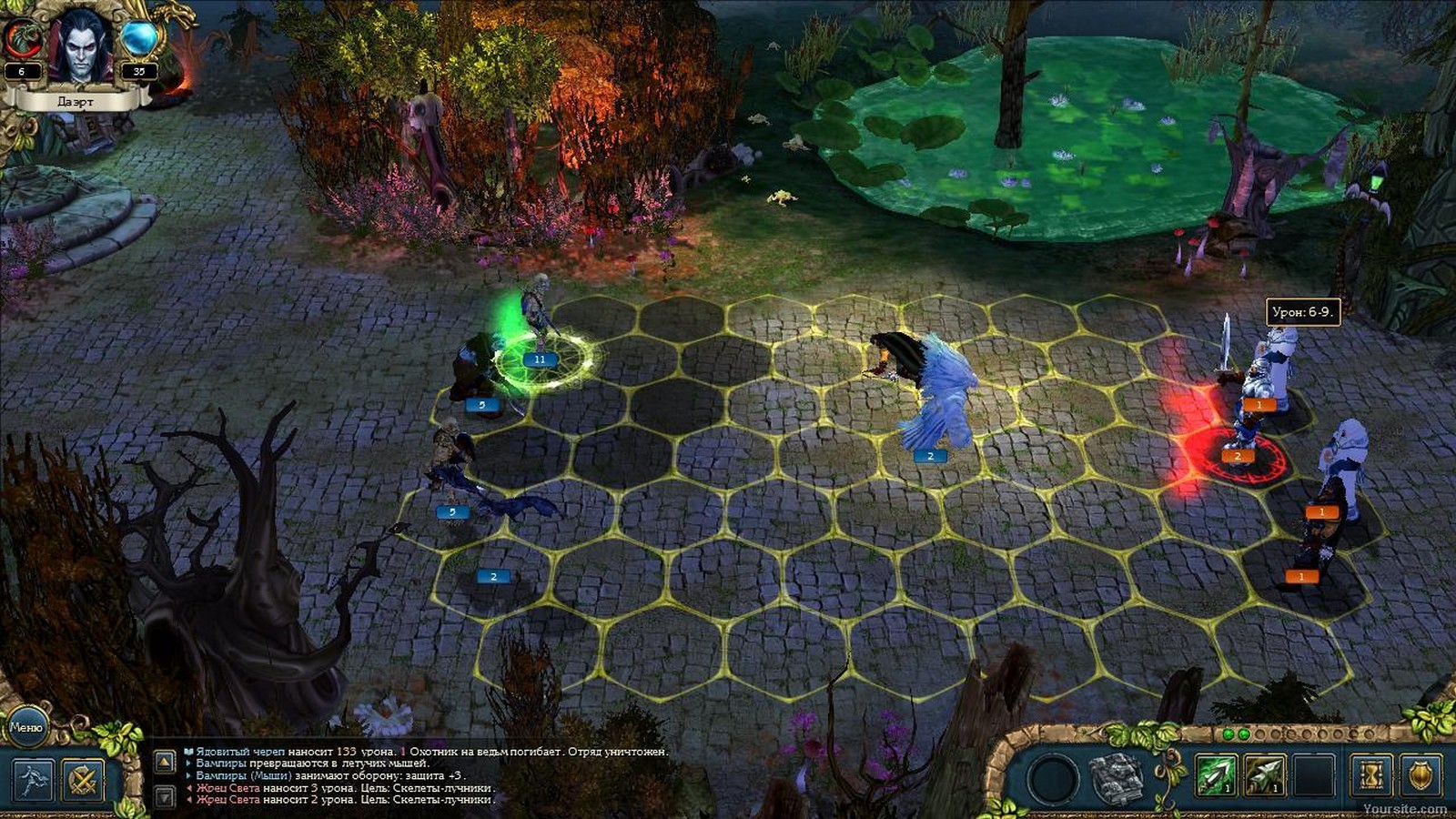
Task: Click the running figure flee button
Action: [33, 780]
